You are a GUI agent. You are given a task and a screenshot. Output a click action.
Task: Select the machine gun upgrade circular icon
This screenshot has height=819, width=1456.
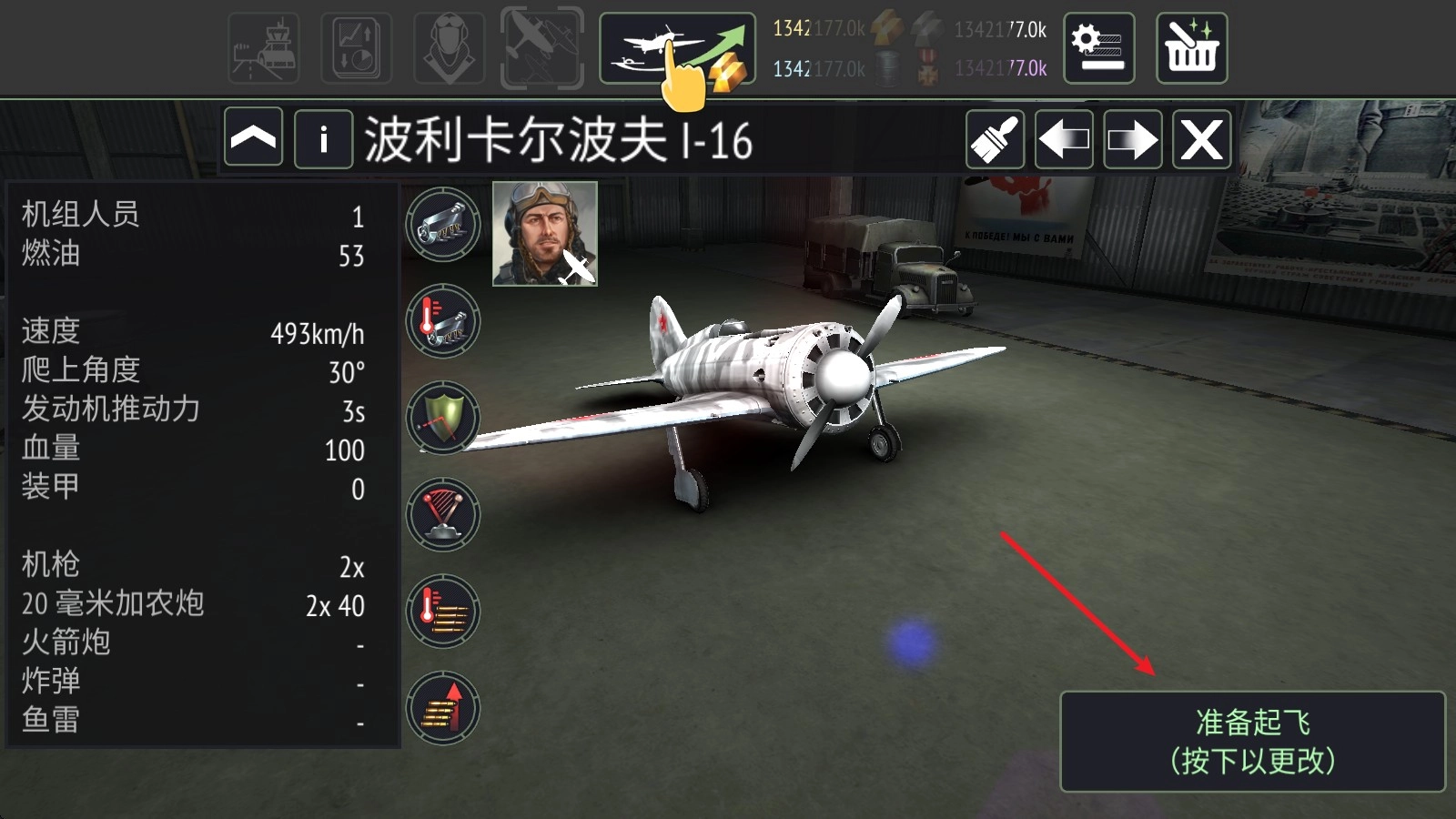coord(443,225)
